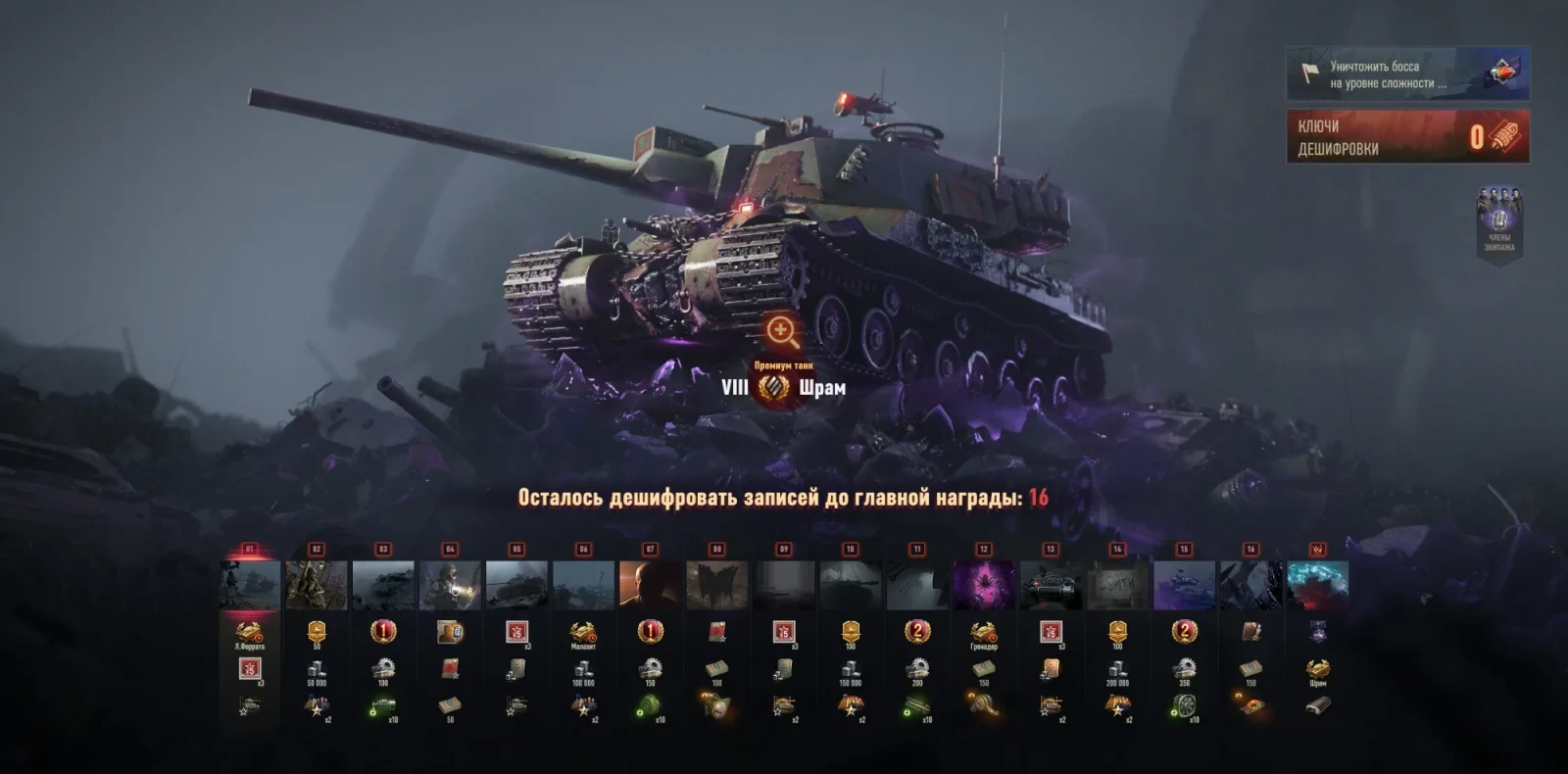Open record 02 with the soldier image
This screenshot has width=1568, height=774.
point(317,585)
